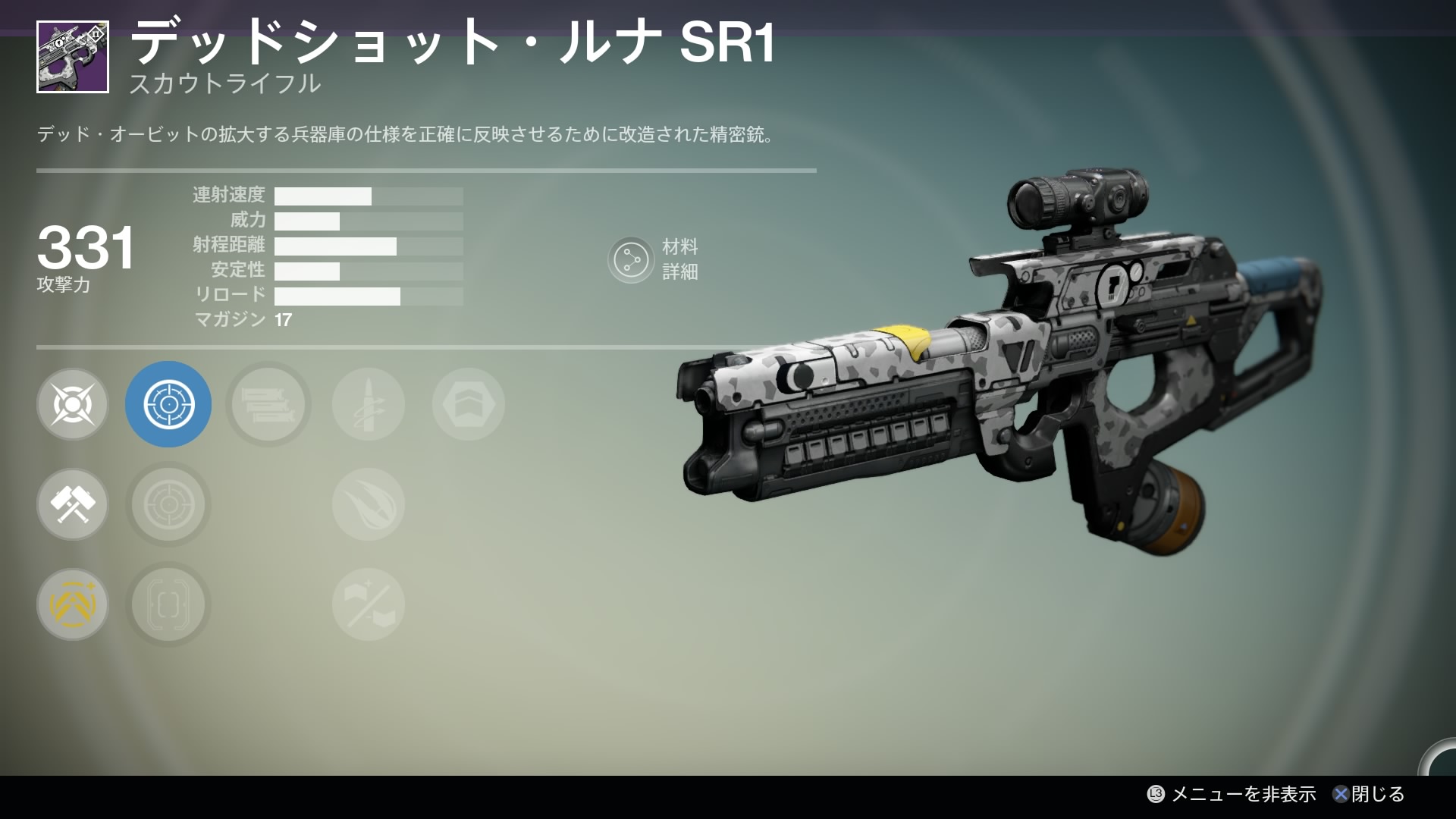The image size is (1456, 819).
Task: Choose the spiraling bullet perk node
Action: tap(369, 404)
